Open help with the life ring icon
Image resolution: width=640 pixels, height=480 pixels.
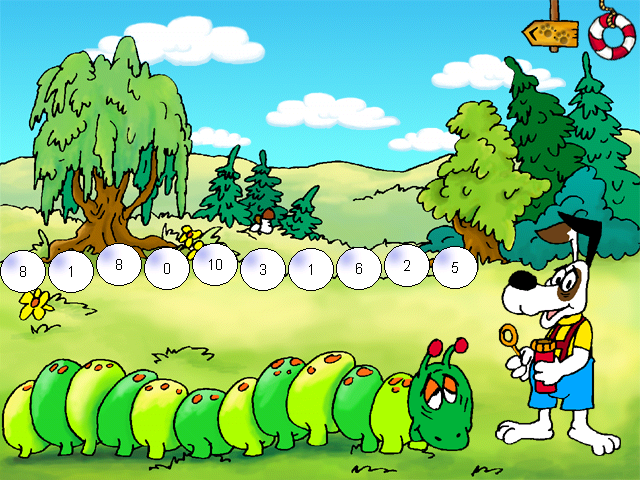[611, 36]
